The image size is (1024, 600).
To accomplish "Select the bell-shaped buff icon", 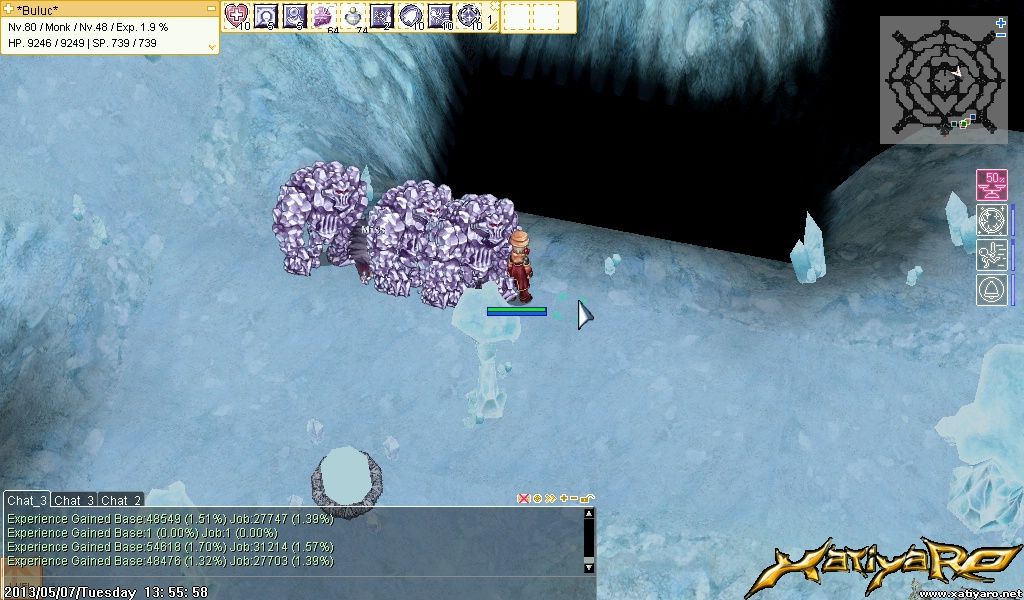I will coord(991,290).
